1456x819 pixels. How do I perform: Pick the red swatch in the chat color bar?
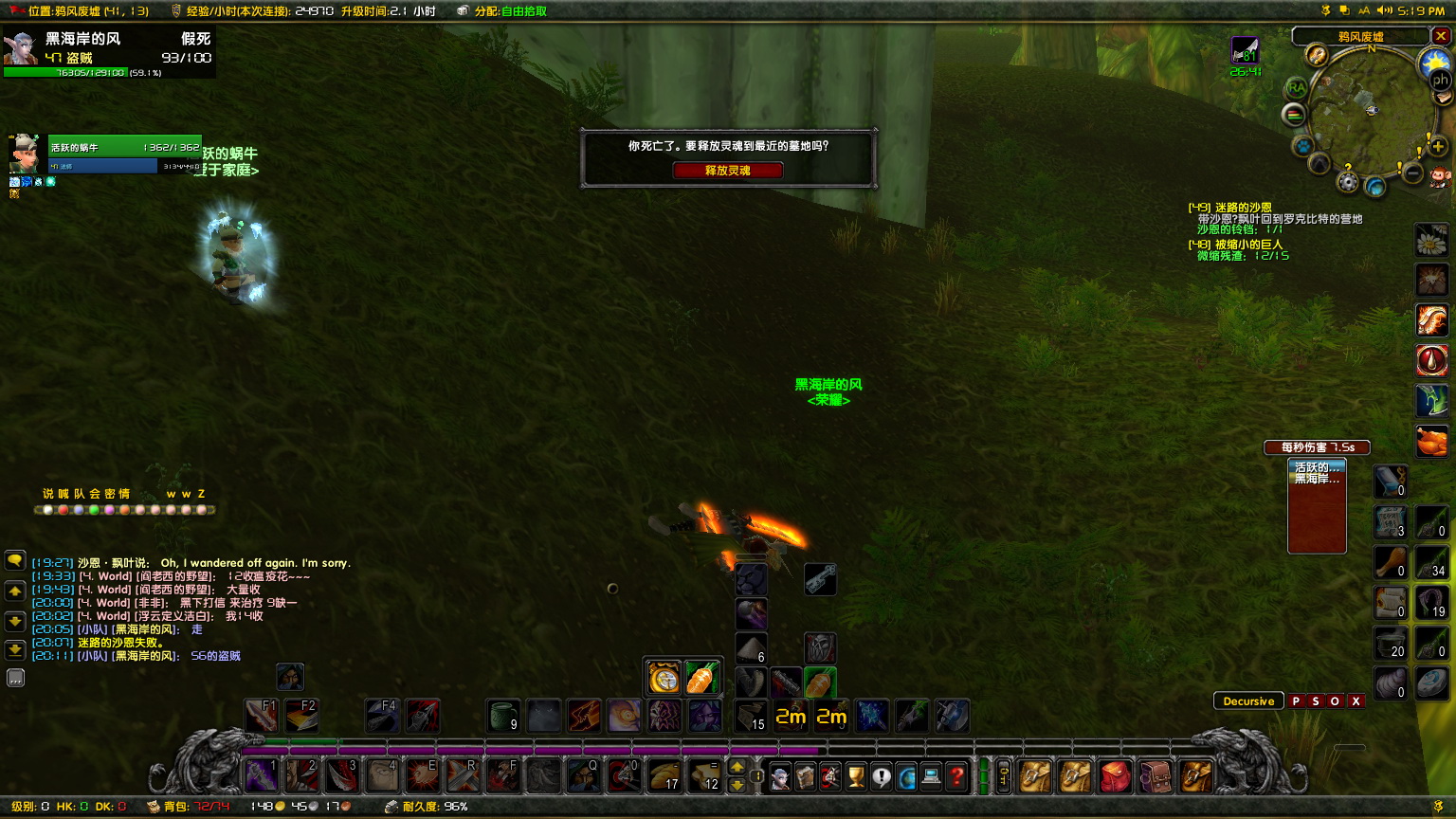coord(64,510)
